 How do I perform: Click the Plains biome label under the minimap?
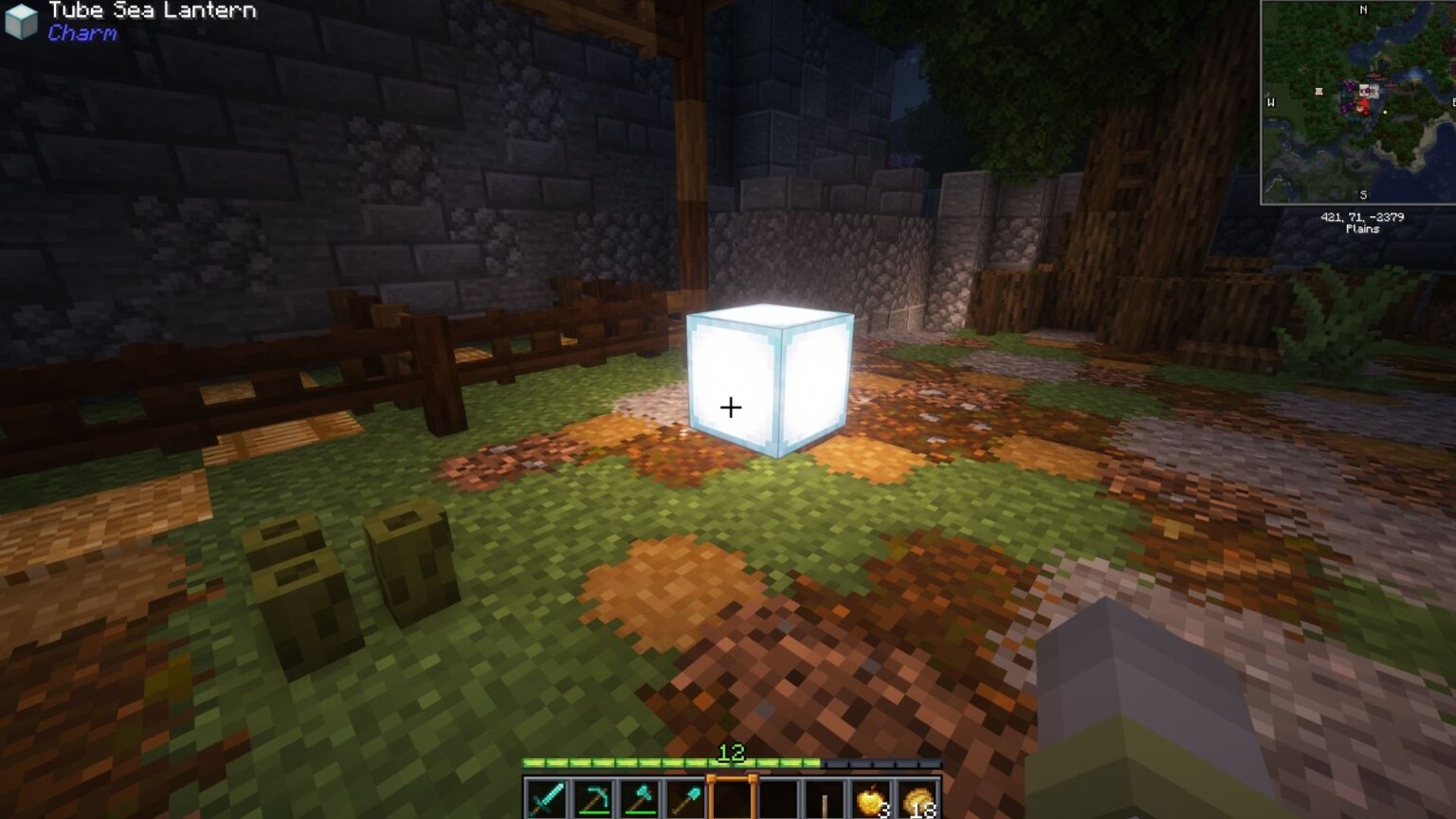tap(1363, 229)
